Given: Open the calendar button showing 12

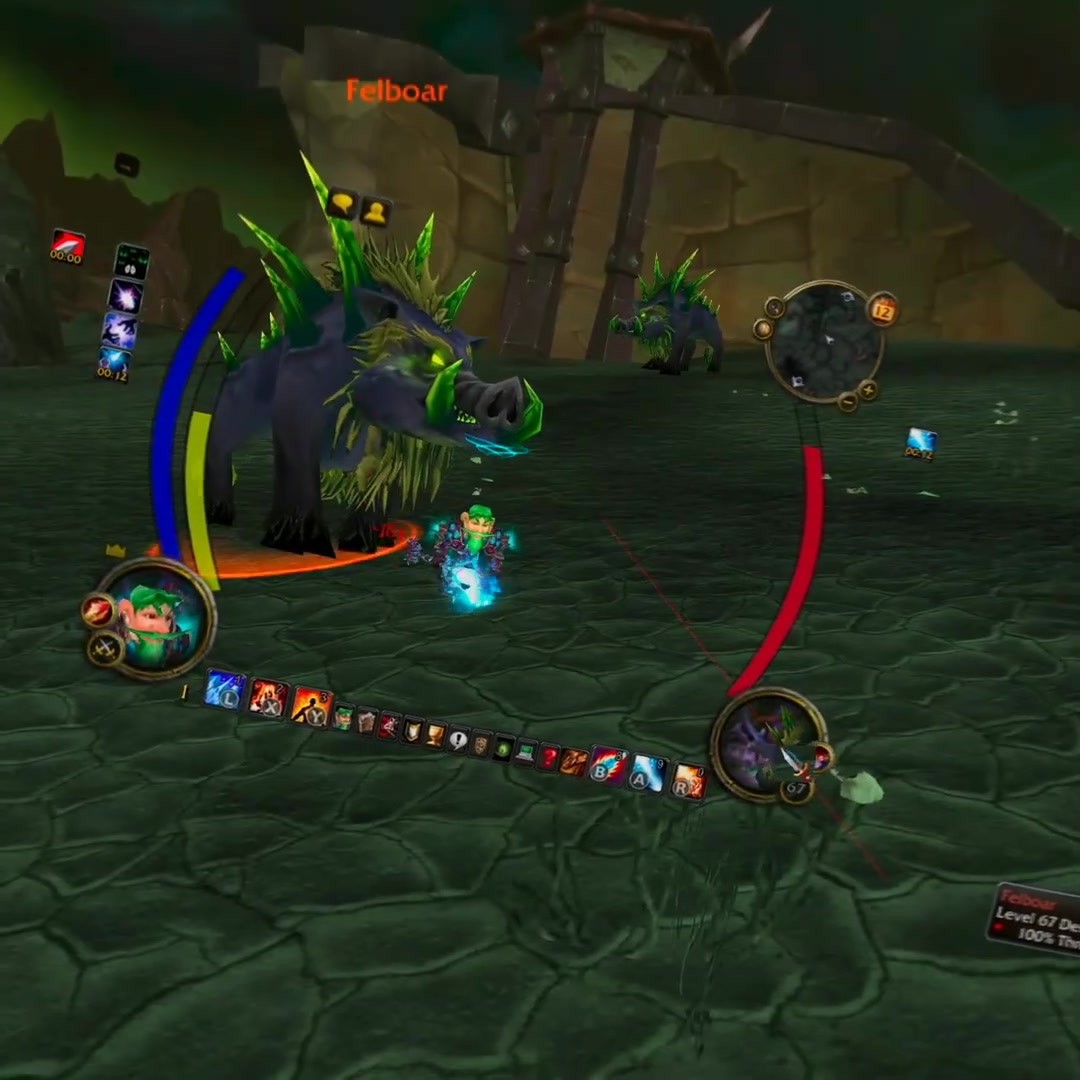Looking at the screenshot, I should click(882, 309).
